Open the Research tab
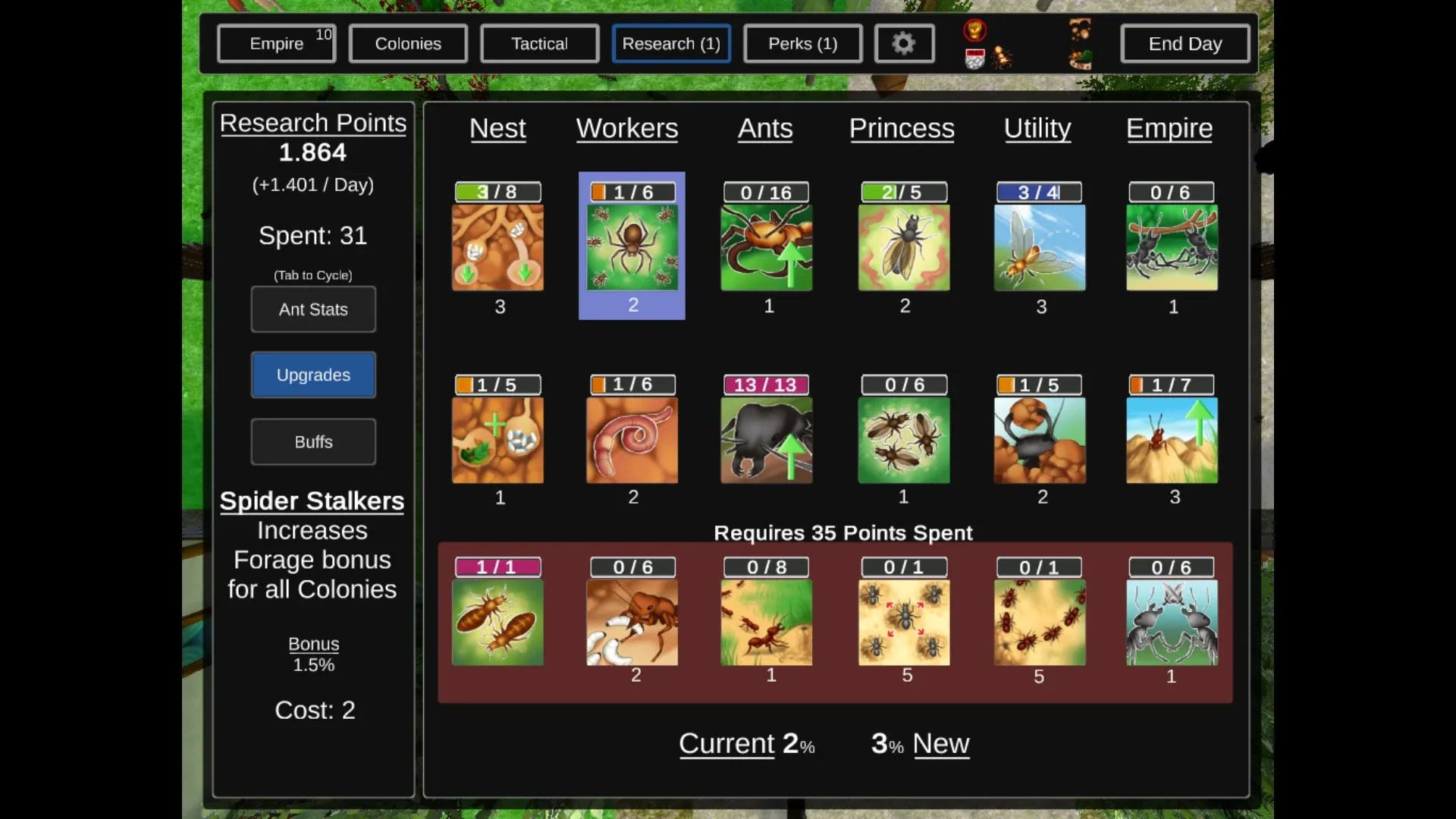The width and height of the screenshot is (1456, 819). [670, 43]
